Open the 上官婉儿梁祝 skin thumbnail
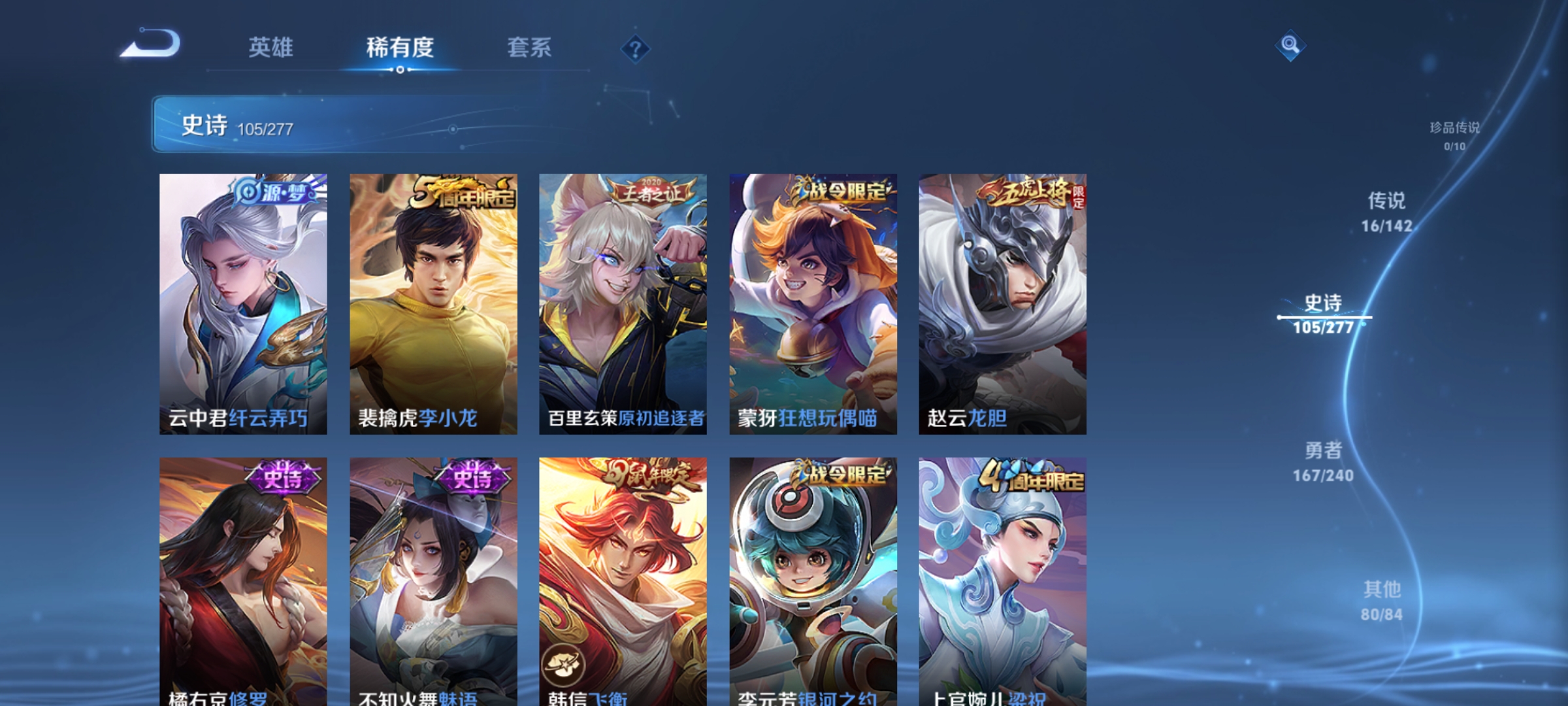 1005,575
